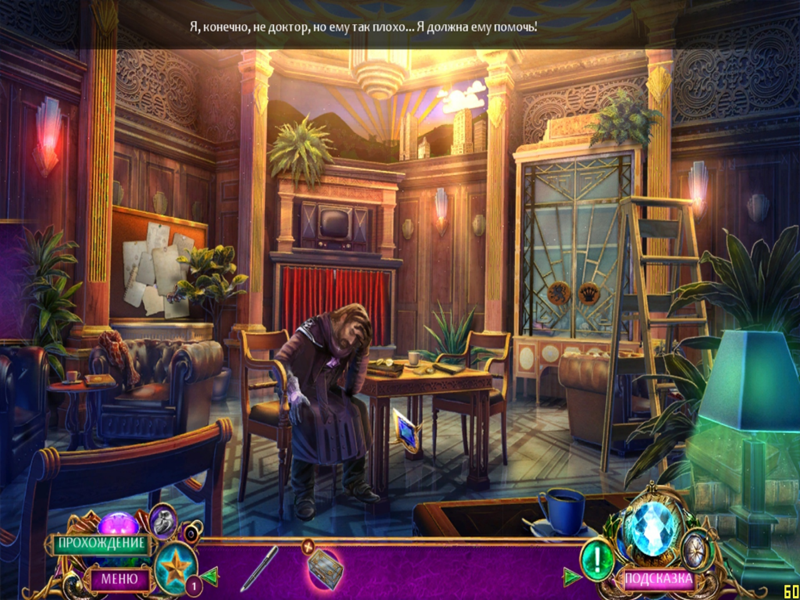
Task: Open the compass map icon
Action: coord(697,548)
